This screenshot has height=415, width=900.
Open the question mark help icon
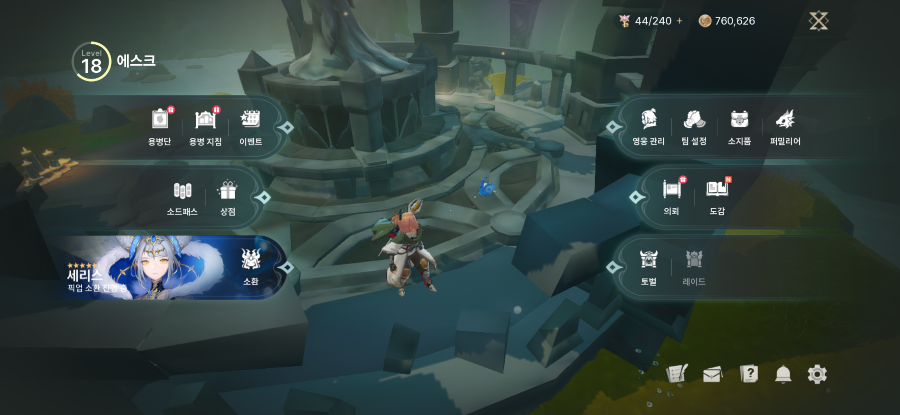749,374
